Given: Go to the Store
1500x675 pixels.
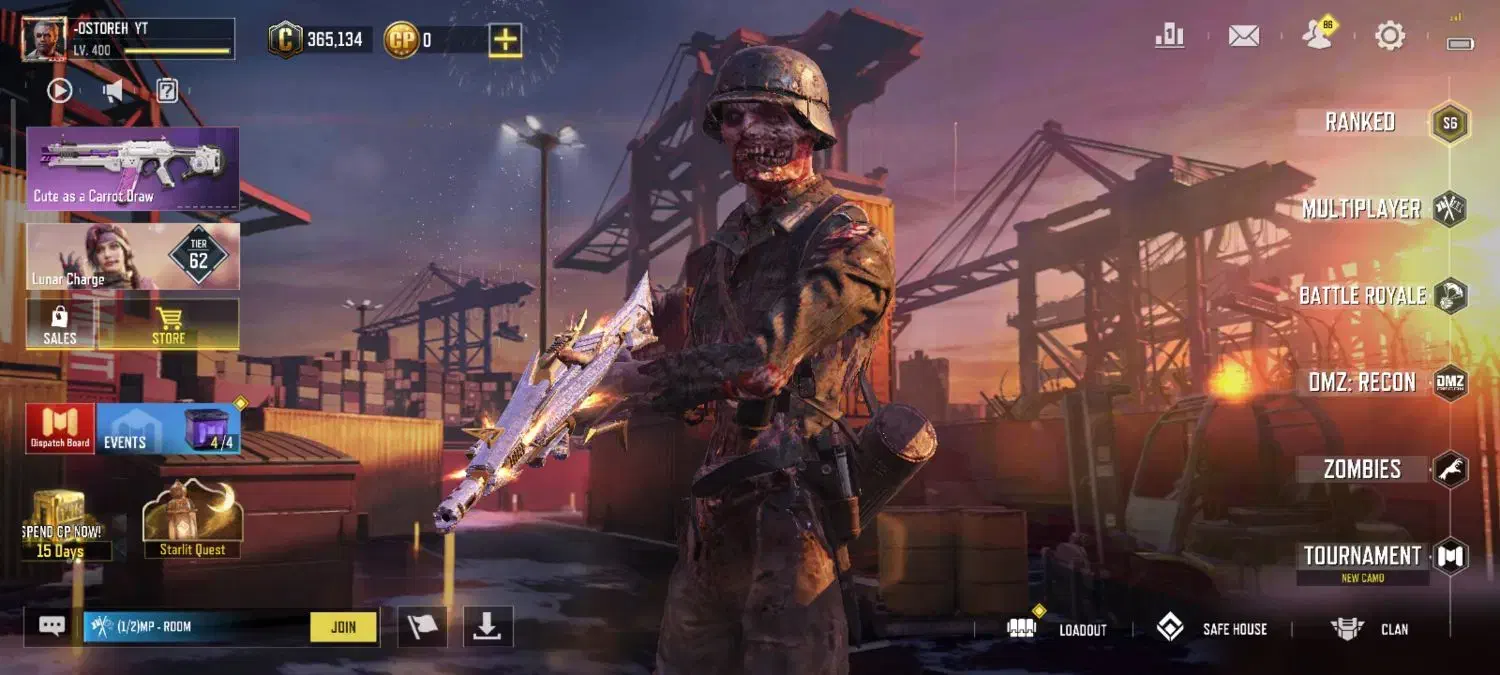Looking at the screenshot, I should click(x=168, y=325).
